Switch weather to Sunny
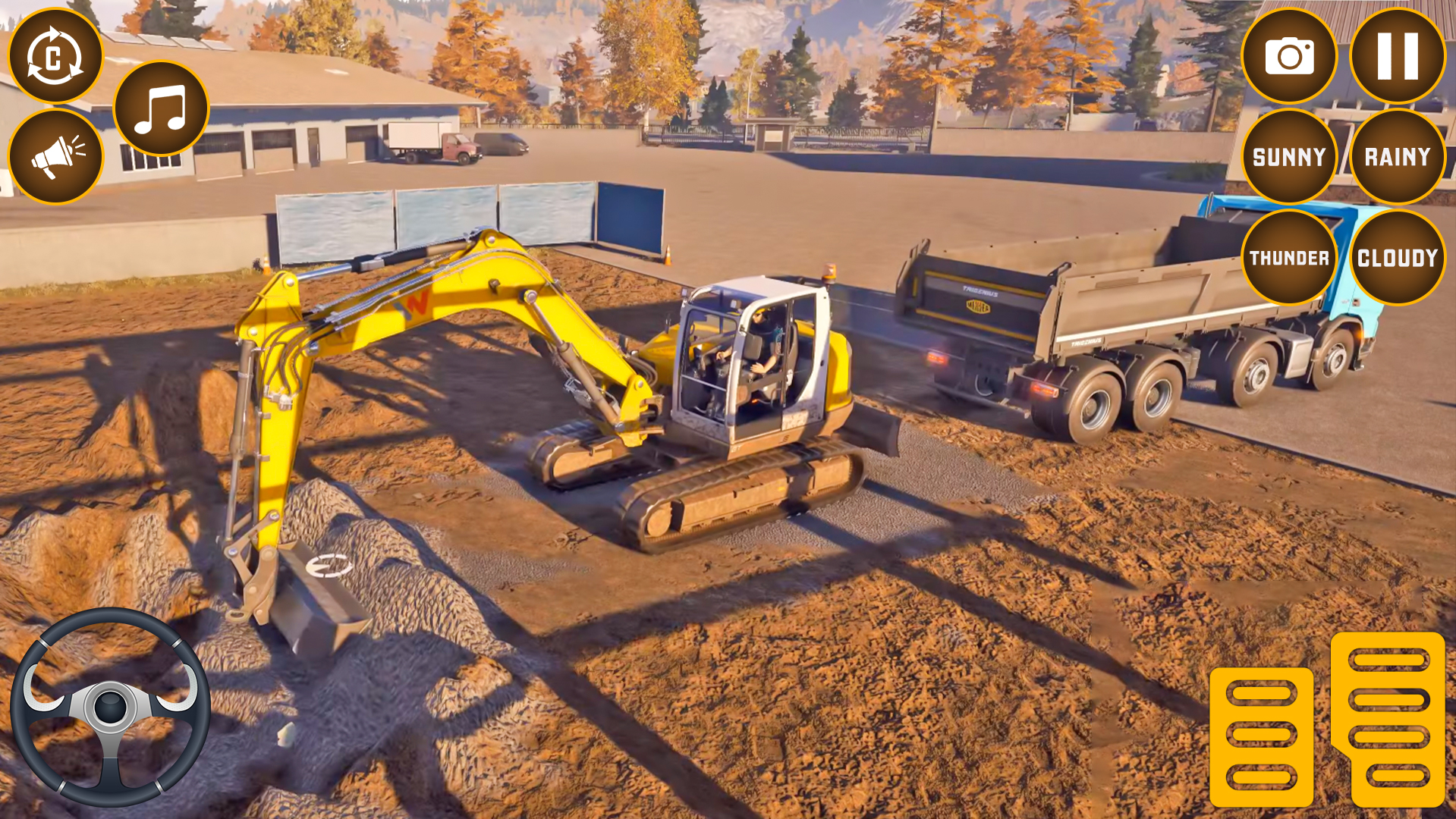The image size is (1456, 819). (1290, 157)
